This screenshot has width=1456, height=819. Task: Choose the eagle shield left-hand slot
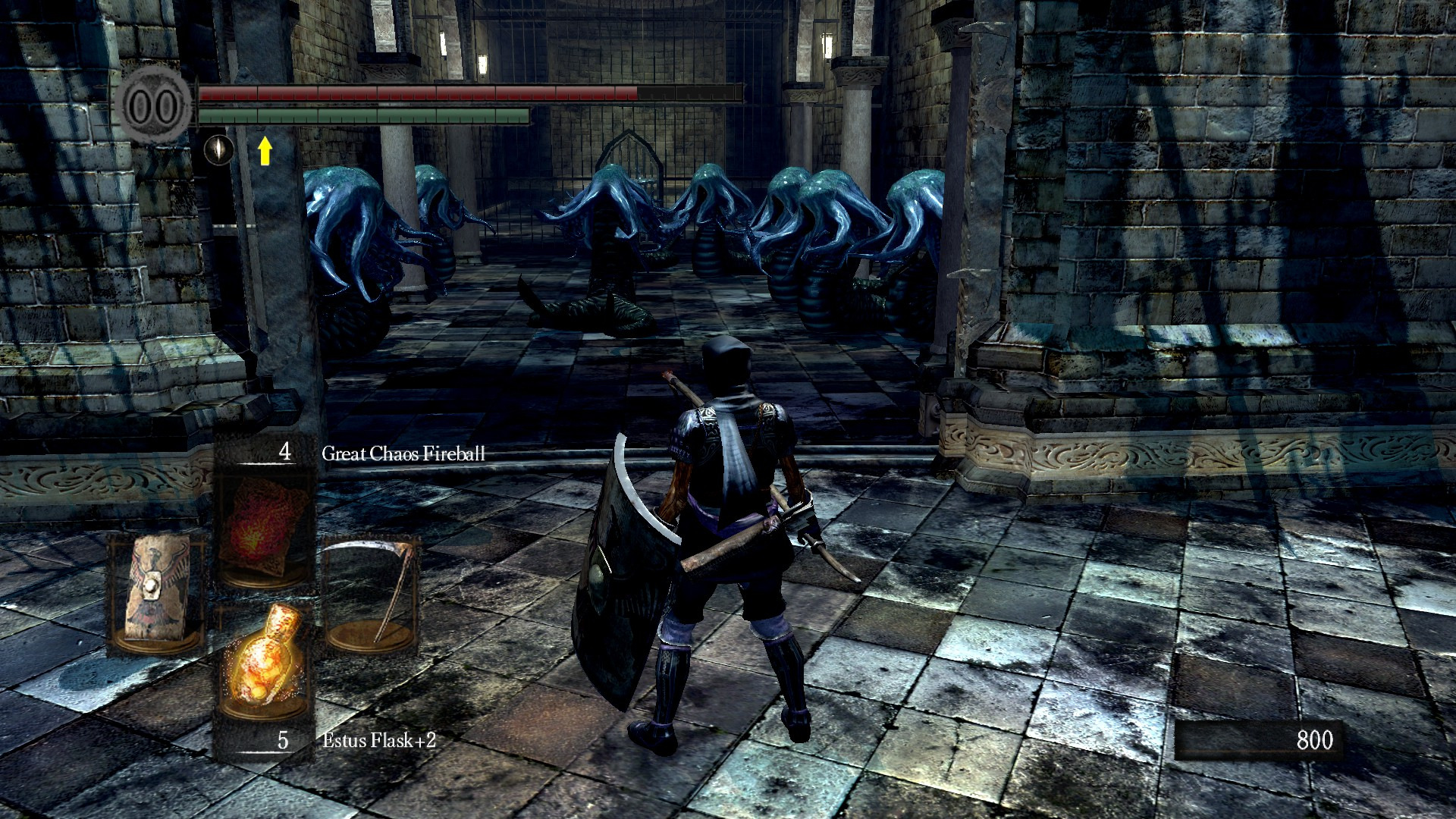point(157,591)
